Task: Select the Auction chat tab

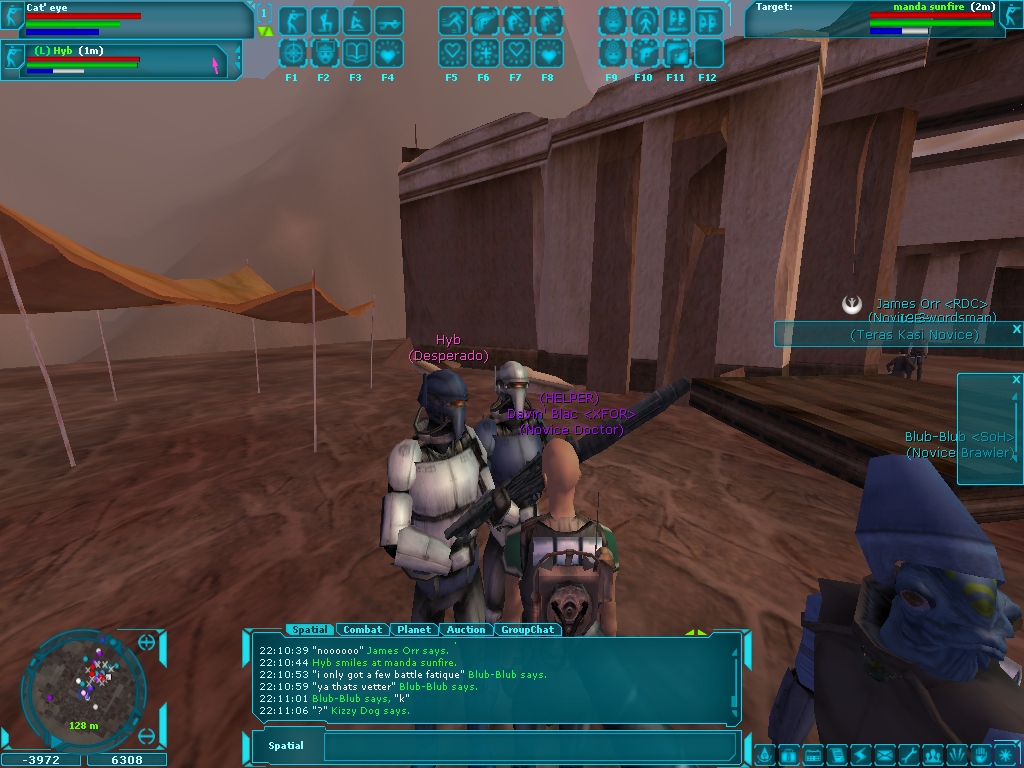Action: [466, 630]
